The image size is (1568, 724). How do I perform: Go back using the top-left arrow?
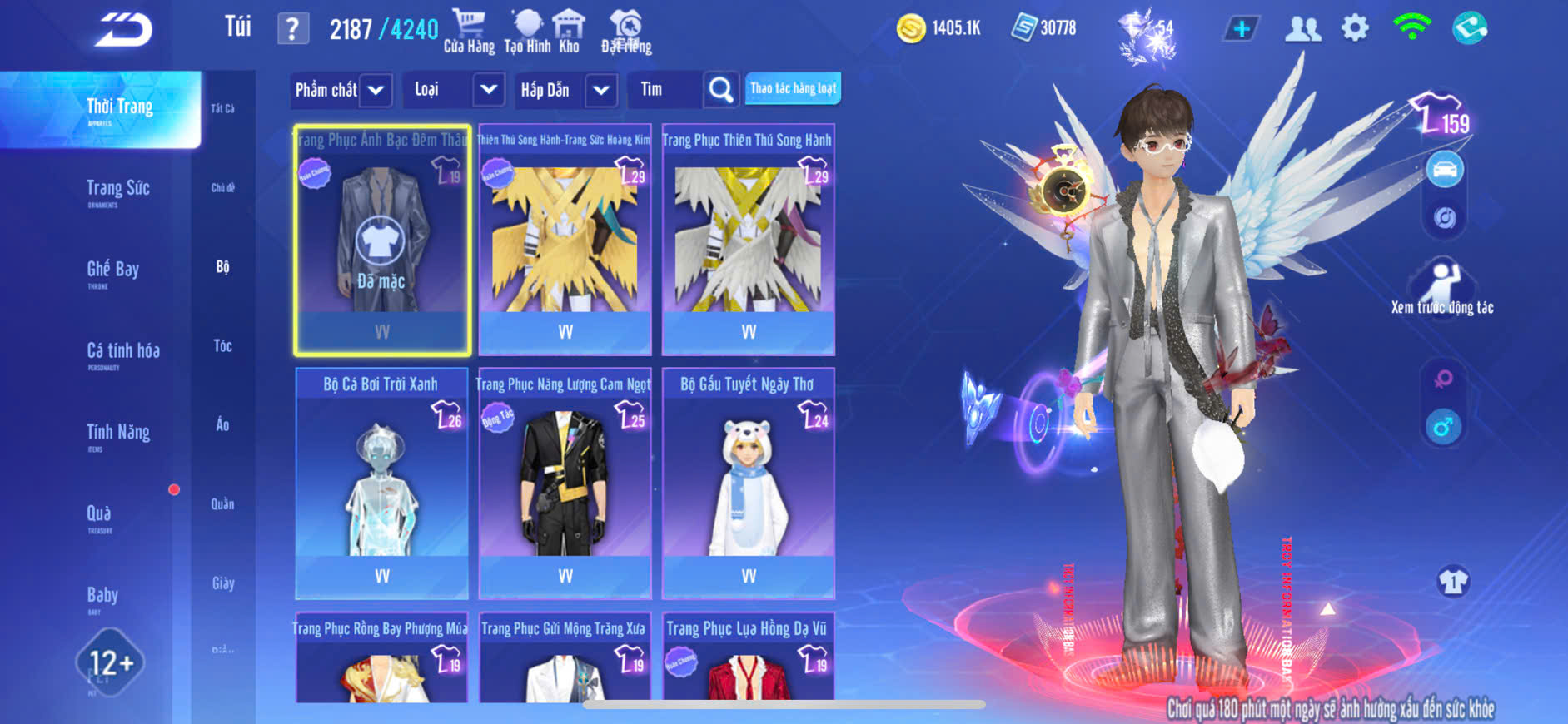pyautogui.click(x=123, y=30)
